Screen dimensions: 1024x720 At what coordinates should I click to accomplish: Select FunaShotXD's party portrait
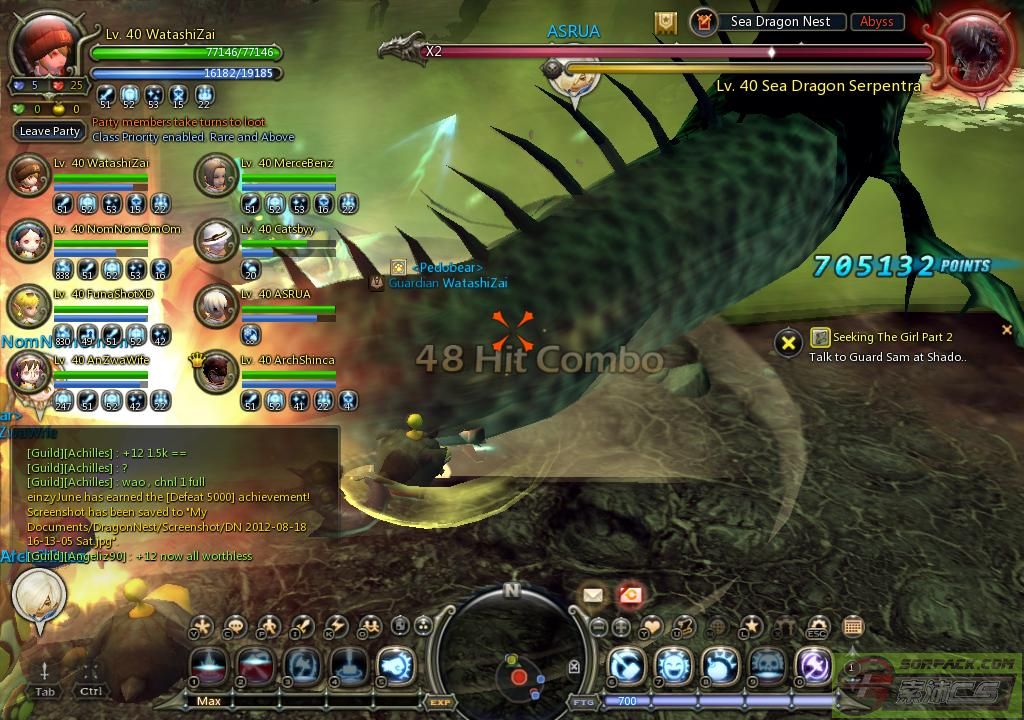tap(28, 306)
